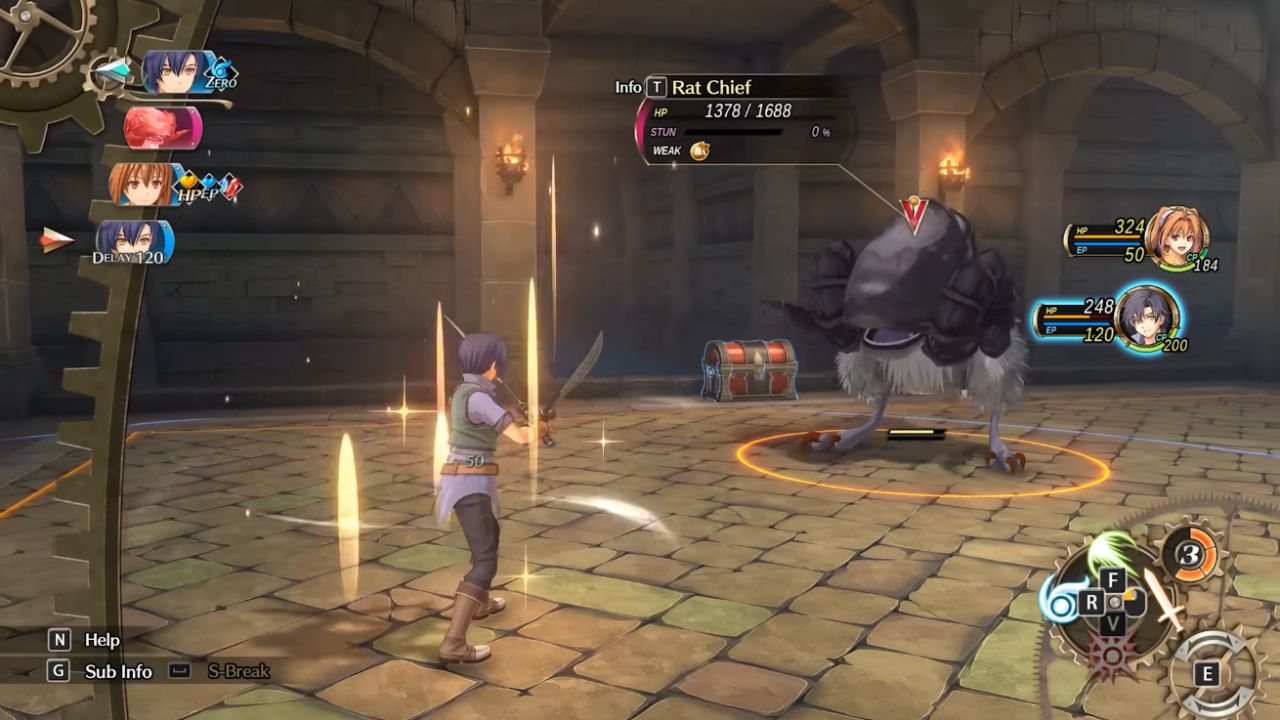Click the orange-haired girl's party status portrait
This screenshot has width=1280, height=720.
(x=1176, y=238)
